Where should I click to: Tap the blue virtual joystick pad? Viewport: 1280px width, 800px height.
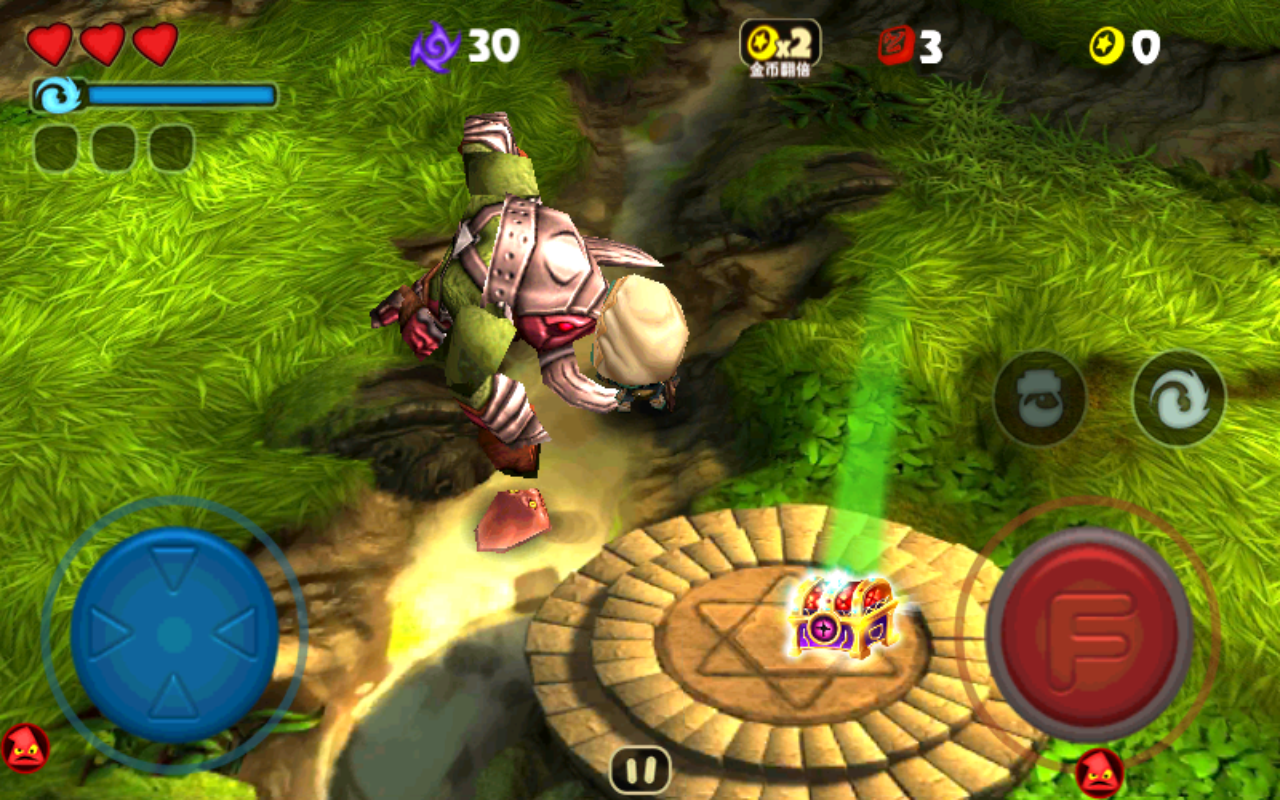point(174,634)
